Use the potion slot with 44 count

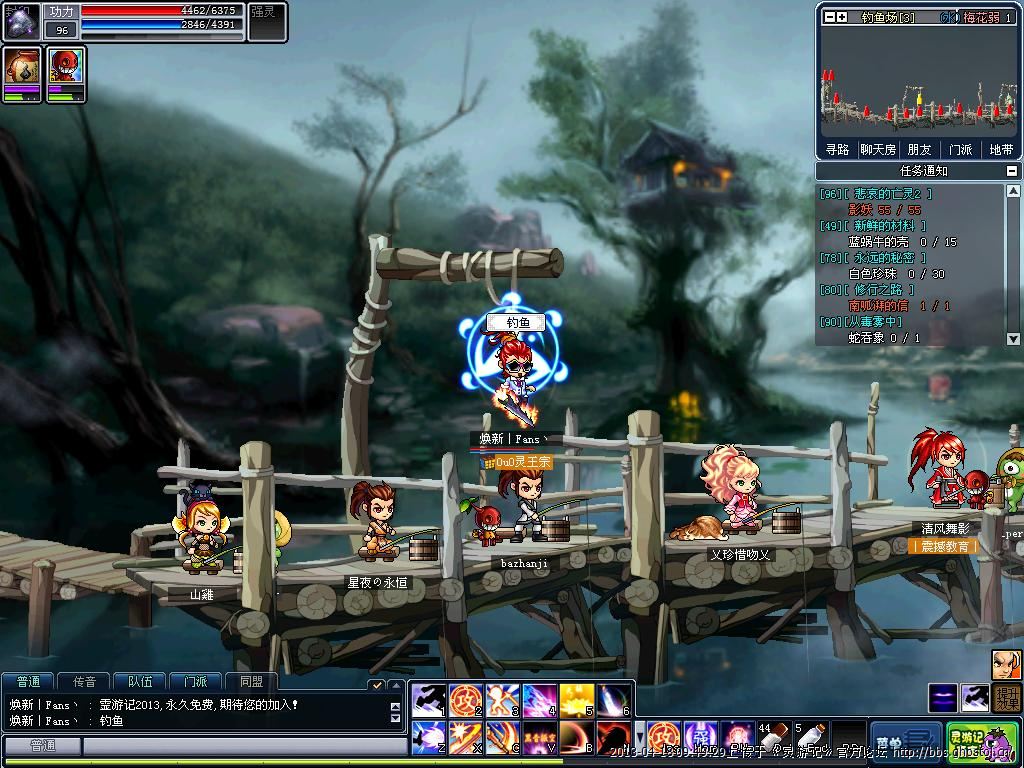[771, 738]
